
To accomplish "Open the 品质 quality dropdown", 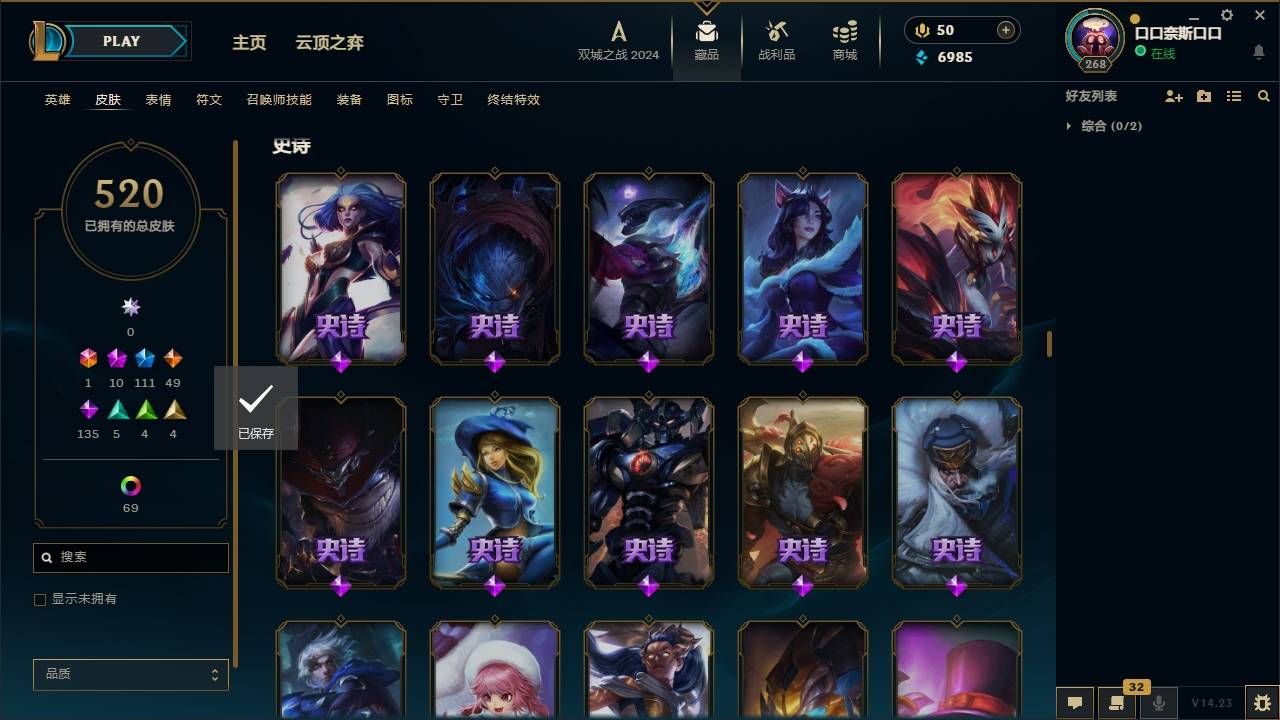I will [x=130, y=674].
